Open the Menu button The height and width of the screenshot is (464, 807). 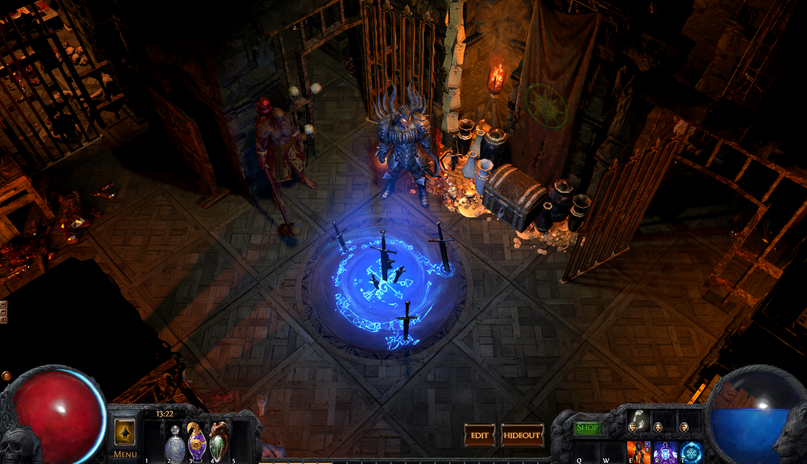click(x=125, y=433)
